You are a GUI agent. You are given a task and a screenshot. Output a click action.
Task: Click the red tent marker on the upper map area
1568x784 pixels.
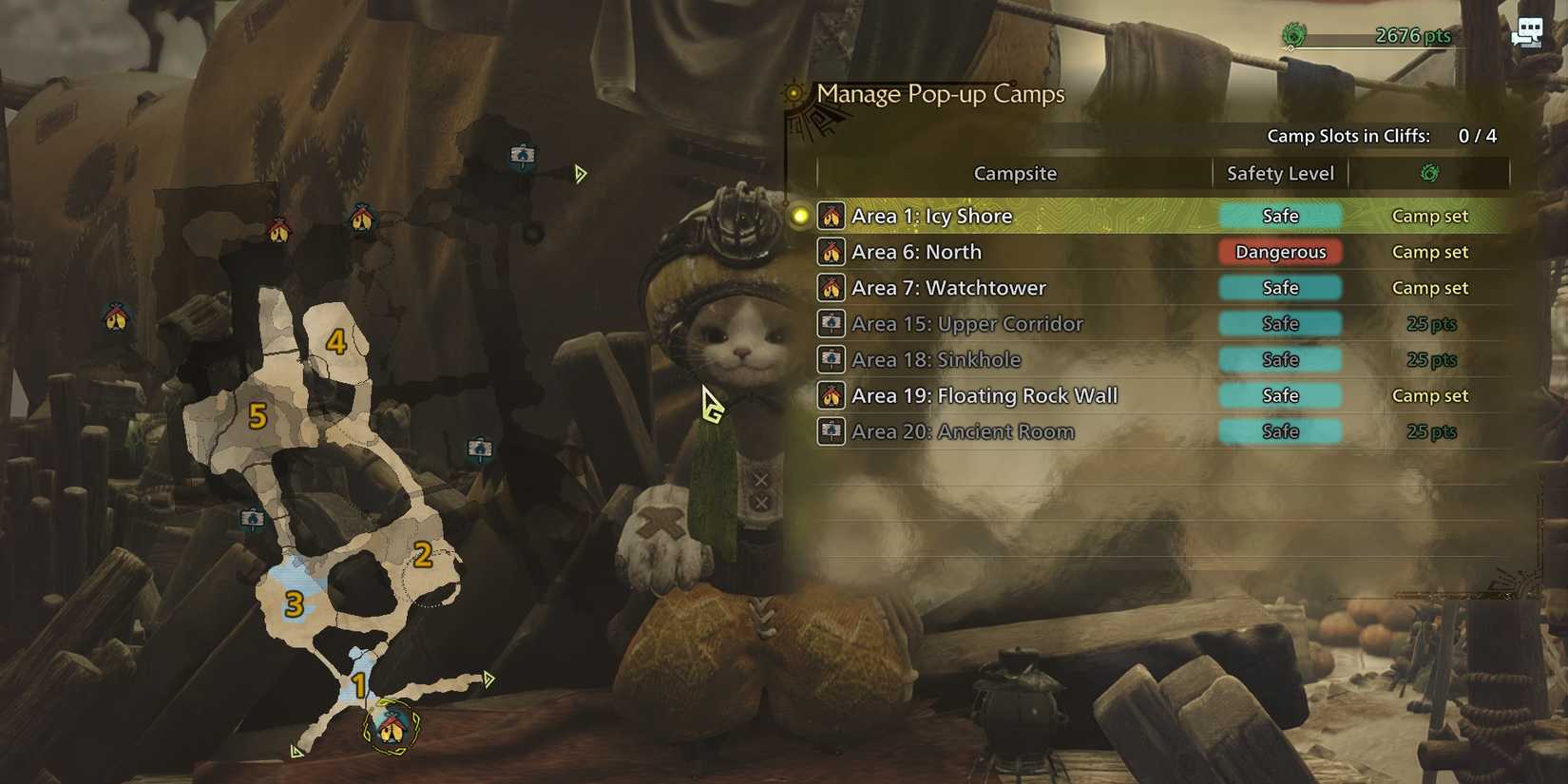pyautogui.click(x=279, y=229)
